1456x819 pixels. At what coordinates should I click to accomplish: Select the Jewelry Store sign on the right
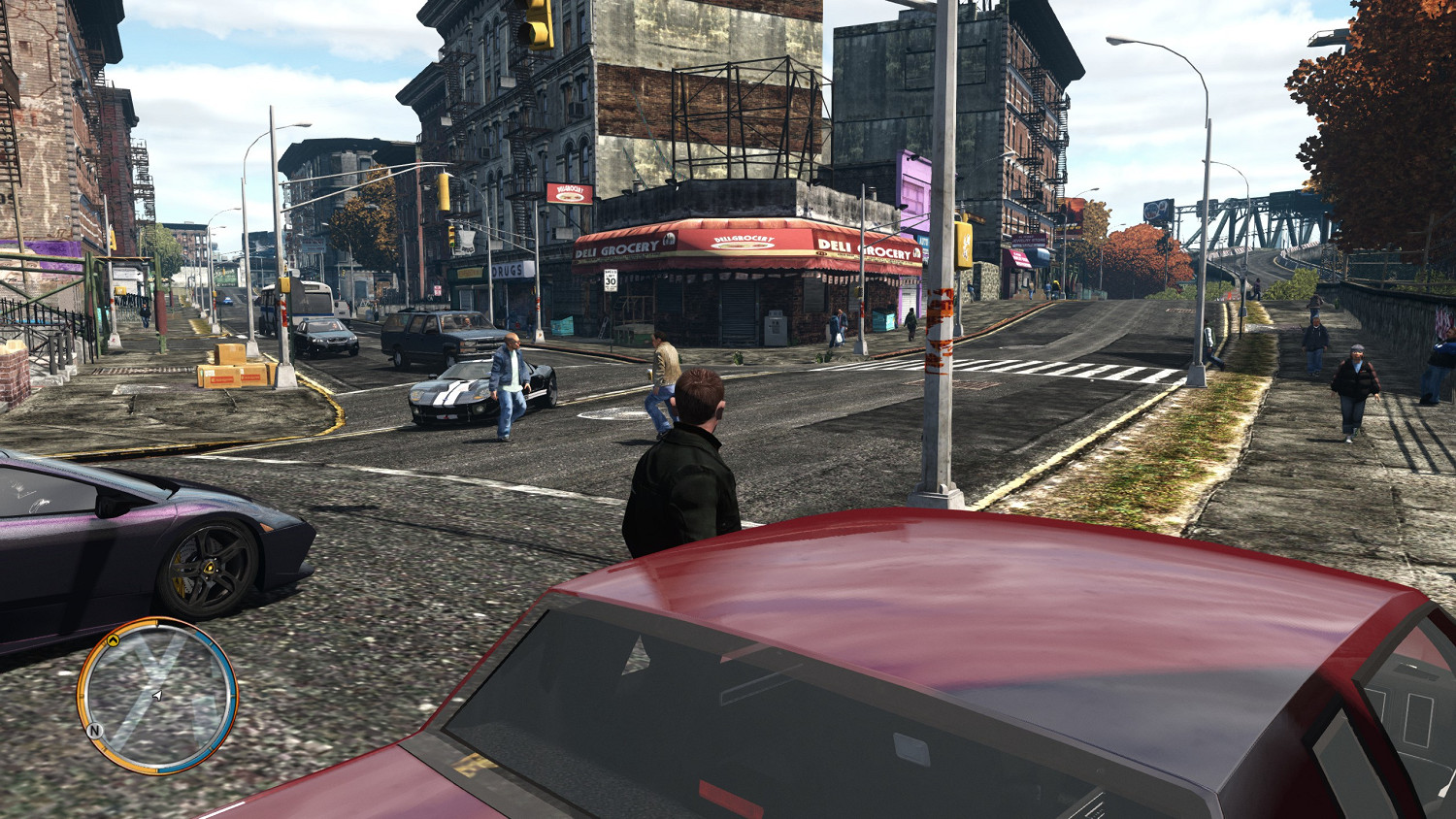click(1027, 241)
